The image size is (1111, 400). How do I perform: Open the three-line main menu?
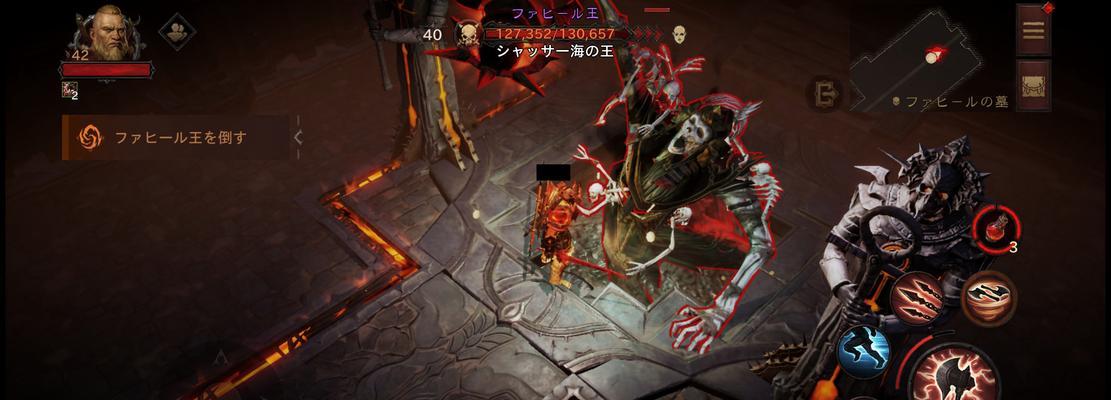click(1033, 30)
